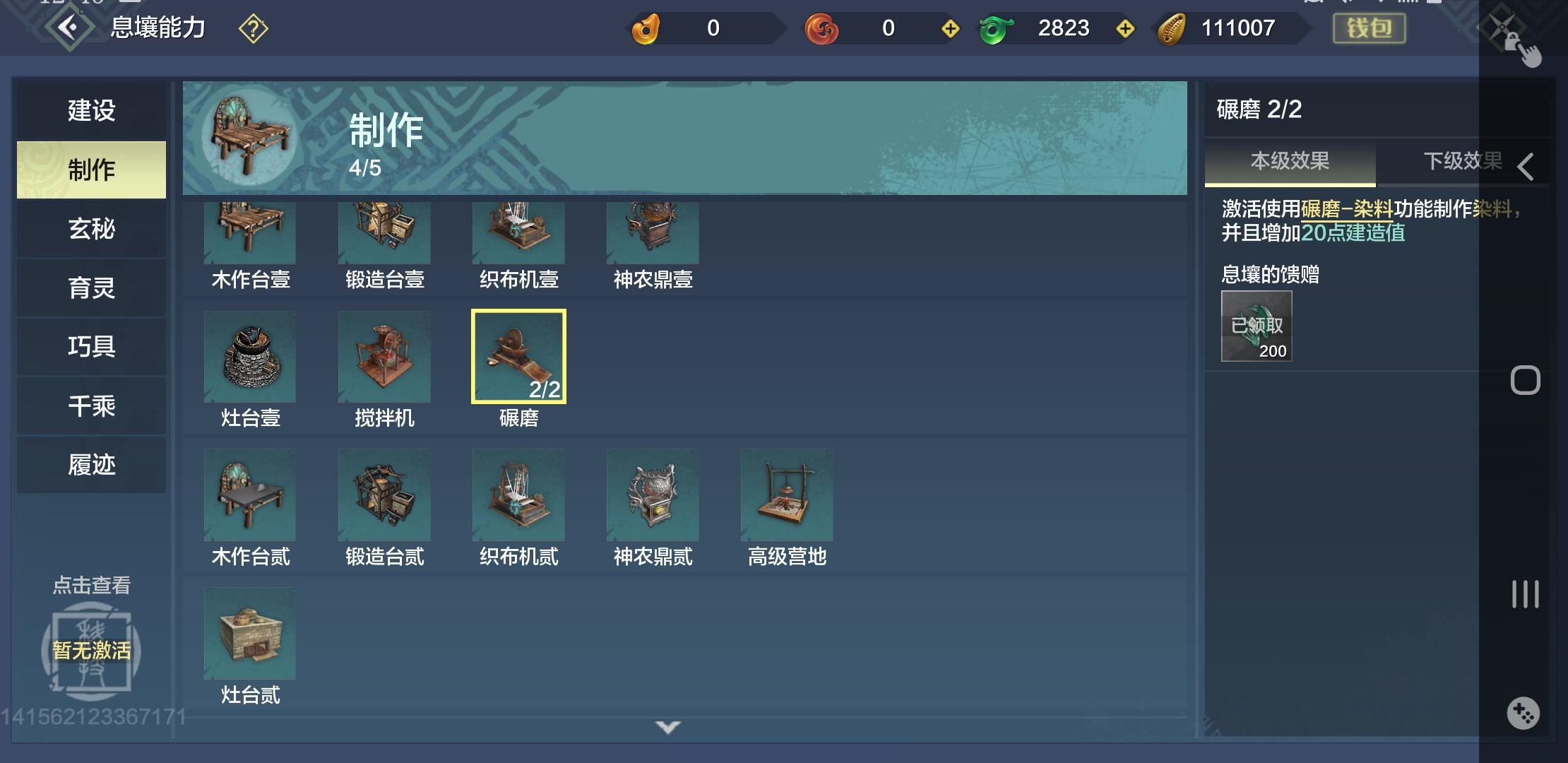This screenshot has height=763, width=1568.
Task: Open the 搅拌机 crafting item
Action: [x=384, y=357]
